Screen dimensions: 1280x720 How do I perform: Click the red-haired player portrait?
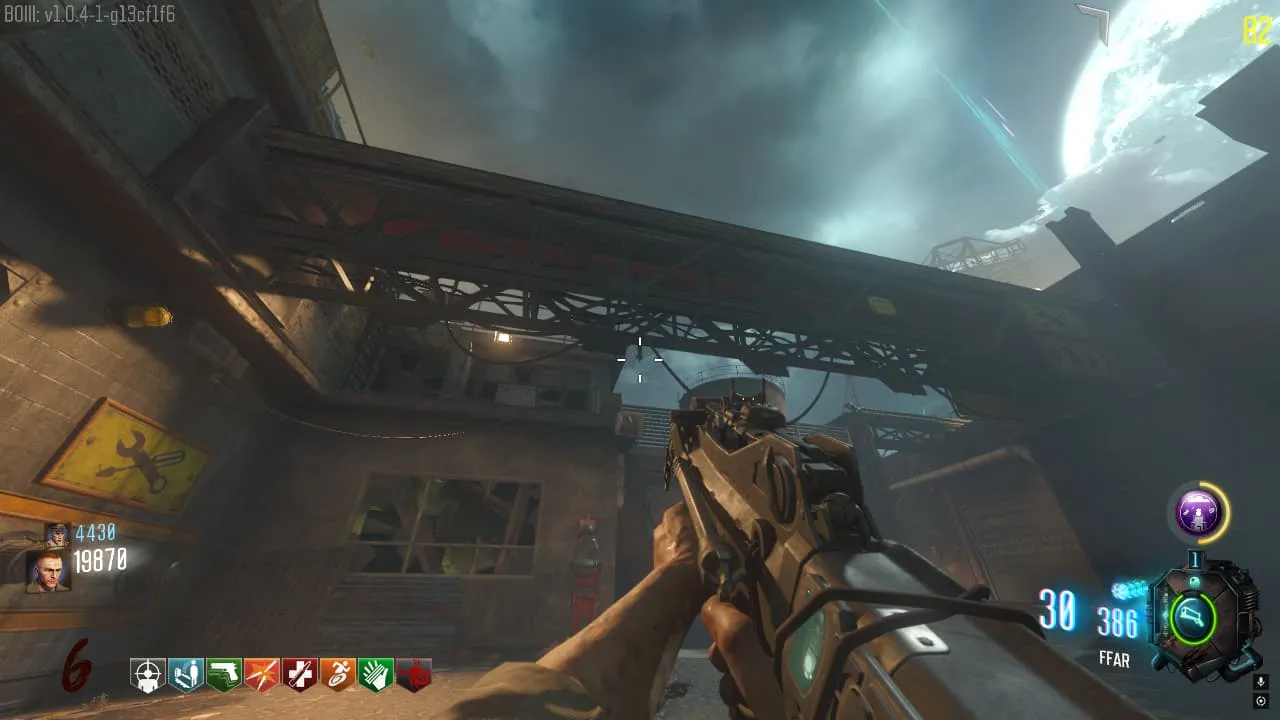48,572
